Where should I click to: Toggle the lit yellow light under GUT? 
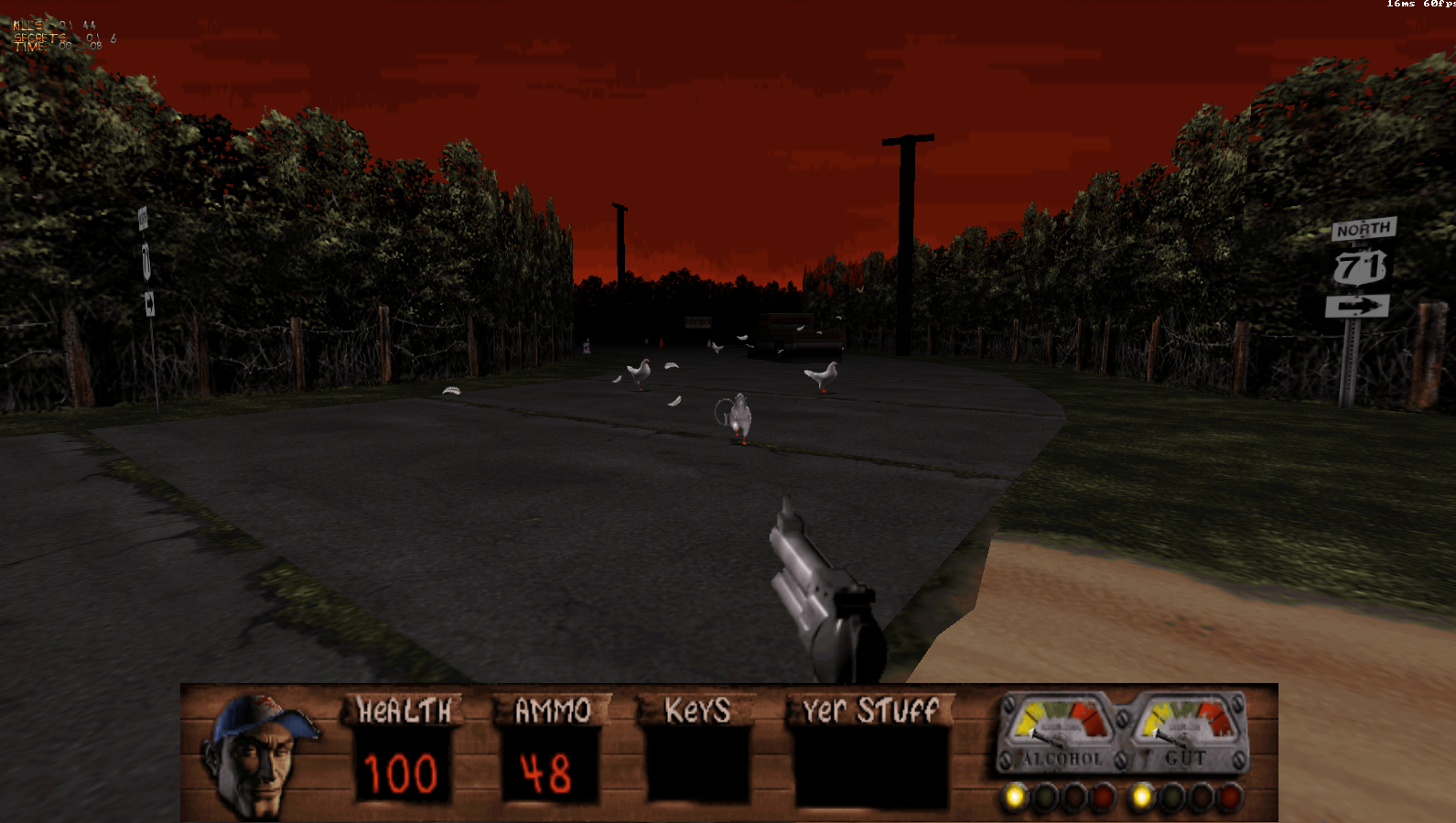click(1142, 795)
